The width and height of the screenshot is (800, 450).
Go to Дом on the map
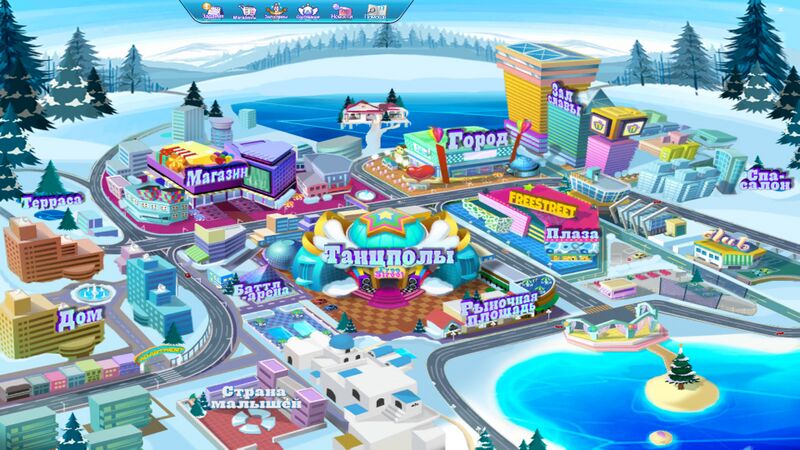pyautogui.click(x=80, y=319)
